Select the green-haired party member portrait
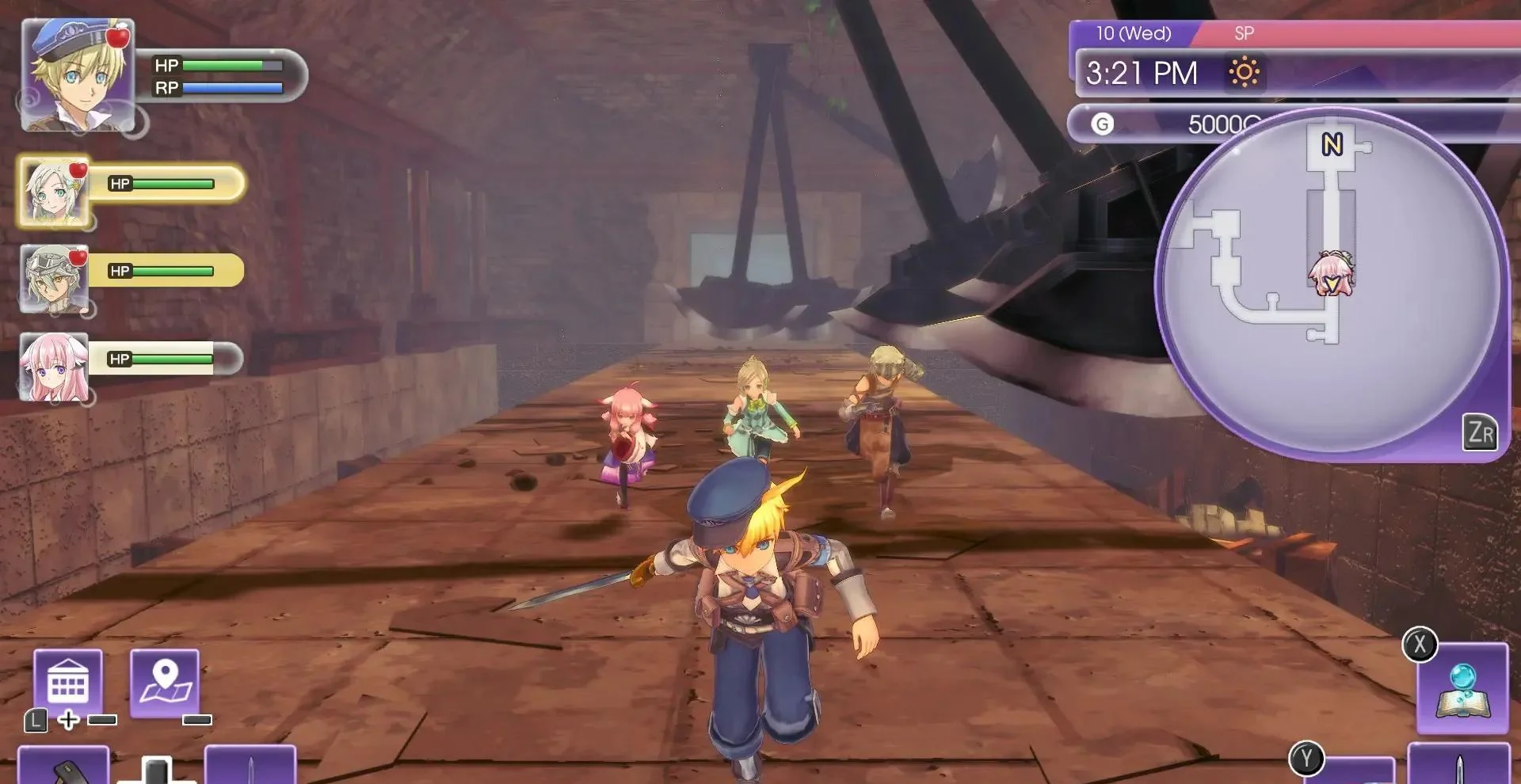This screenshot has height=784, width=1521. (x=54, y=192)
